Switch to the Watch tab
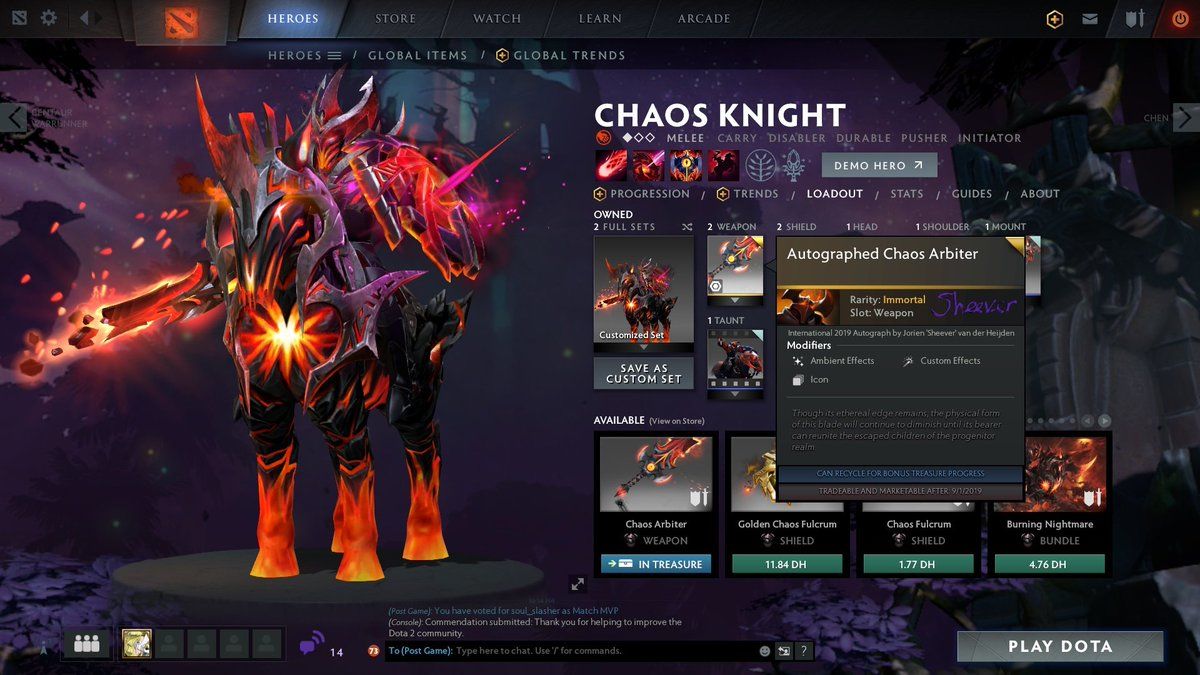 point(497,18)
